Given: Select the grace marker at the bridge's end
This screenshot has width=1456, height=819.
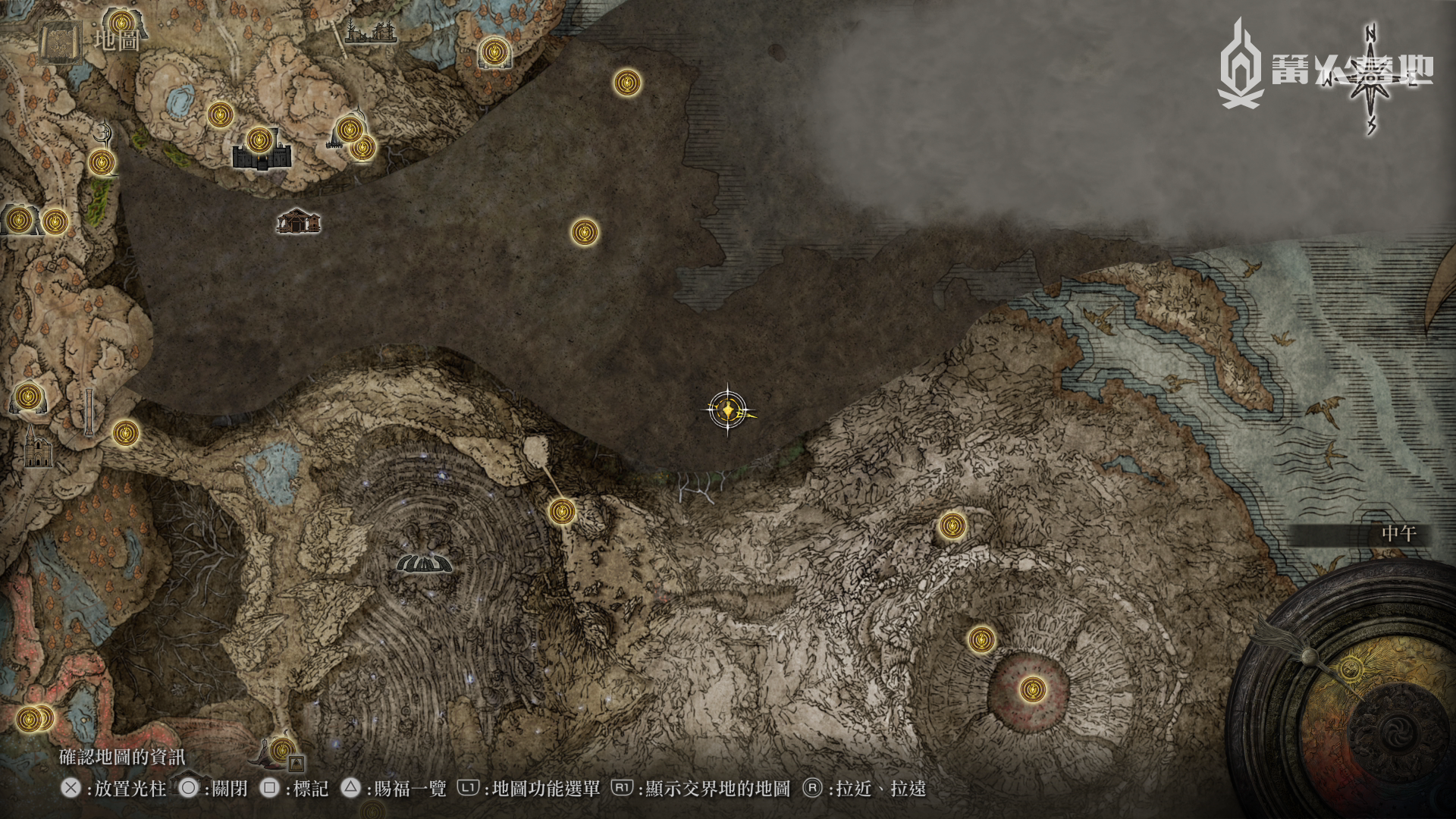Looking at the screenshot, I should (561, 511).
